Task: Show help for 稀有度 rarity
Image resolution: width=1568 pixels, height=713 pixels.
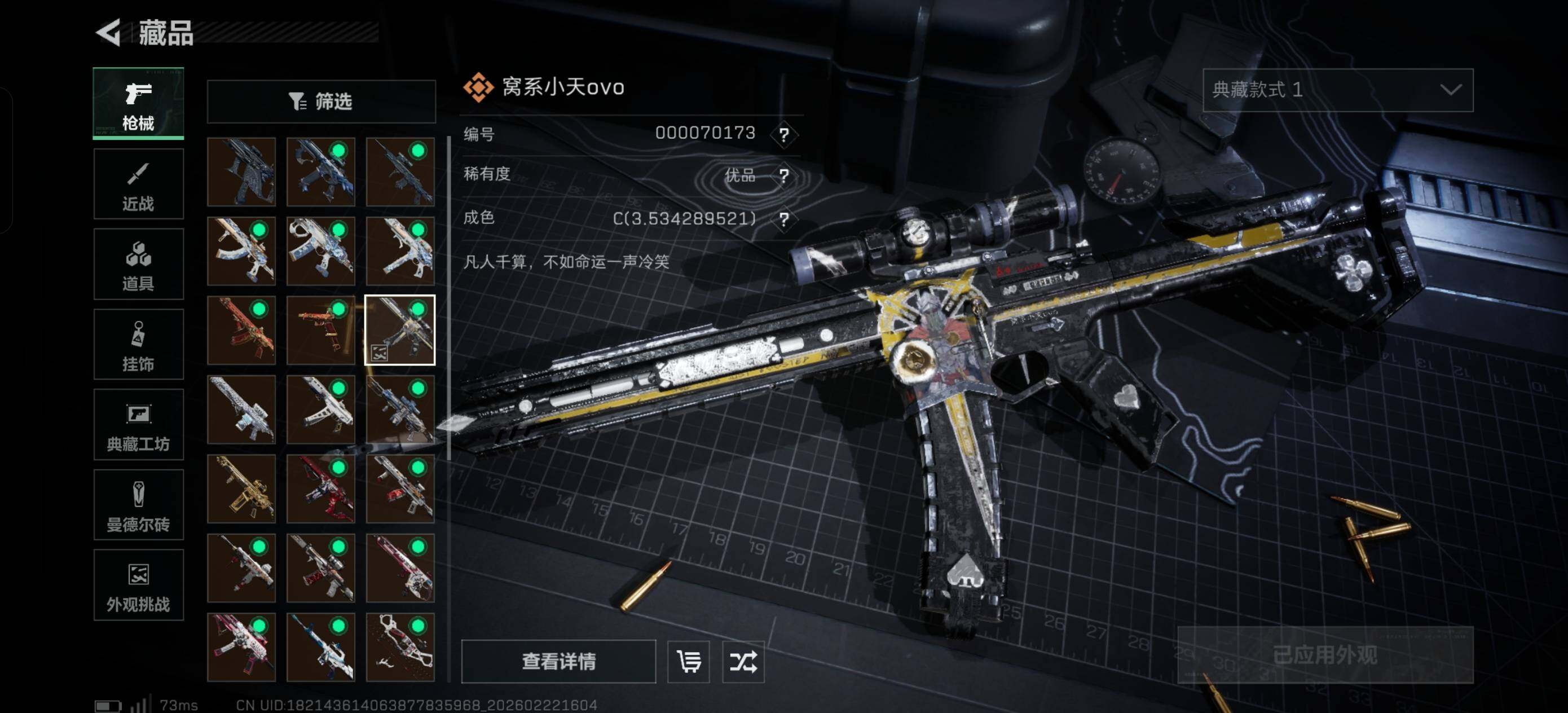Action: pyautogui.click(x=784, y=176)
